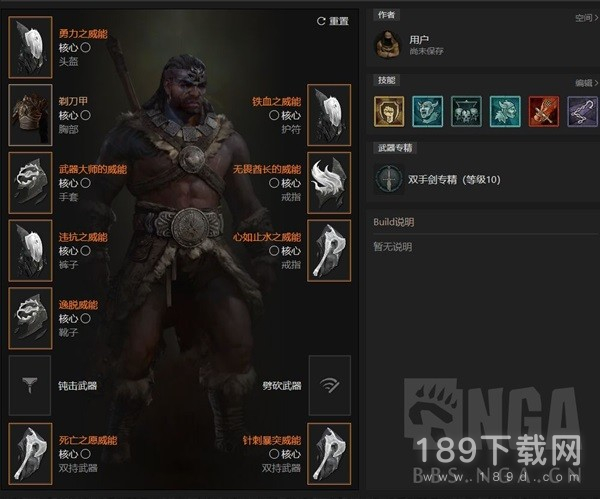Image resolution: width=600 pixels, height=499 pixels.
Task: Select the three skulls skill icon
Action: point(466,110)
